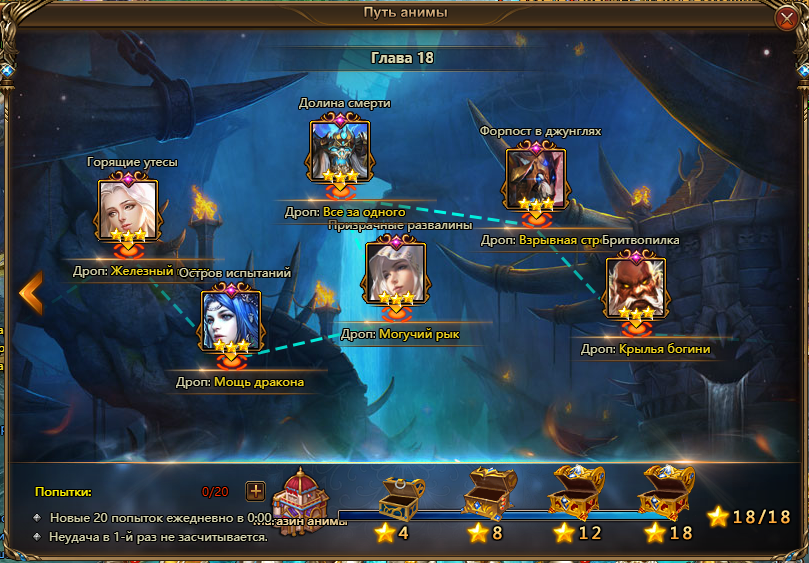Screen dimensions: 809x563
Task: Enter the Форпост в джунглях stage
Action: tap(535, 178)
